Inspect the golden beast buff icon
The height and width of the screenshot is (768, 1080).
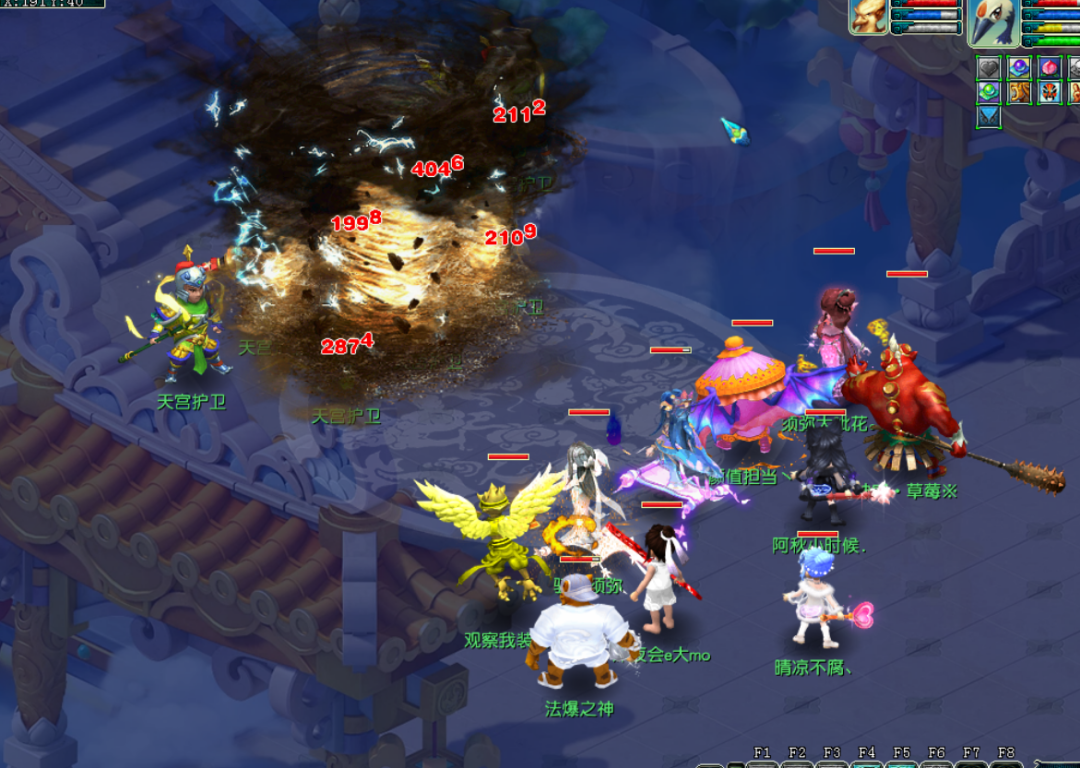1019,92
